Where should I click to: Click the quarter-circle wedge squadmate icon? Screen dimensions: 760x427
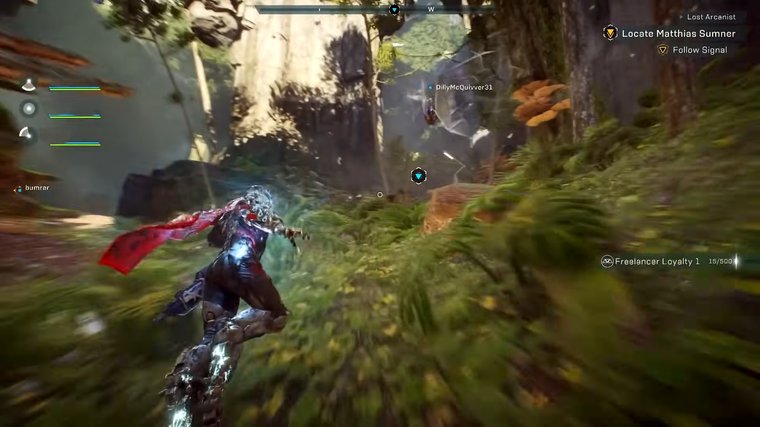[29, 135]
